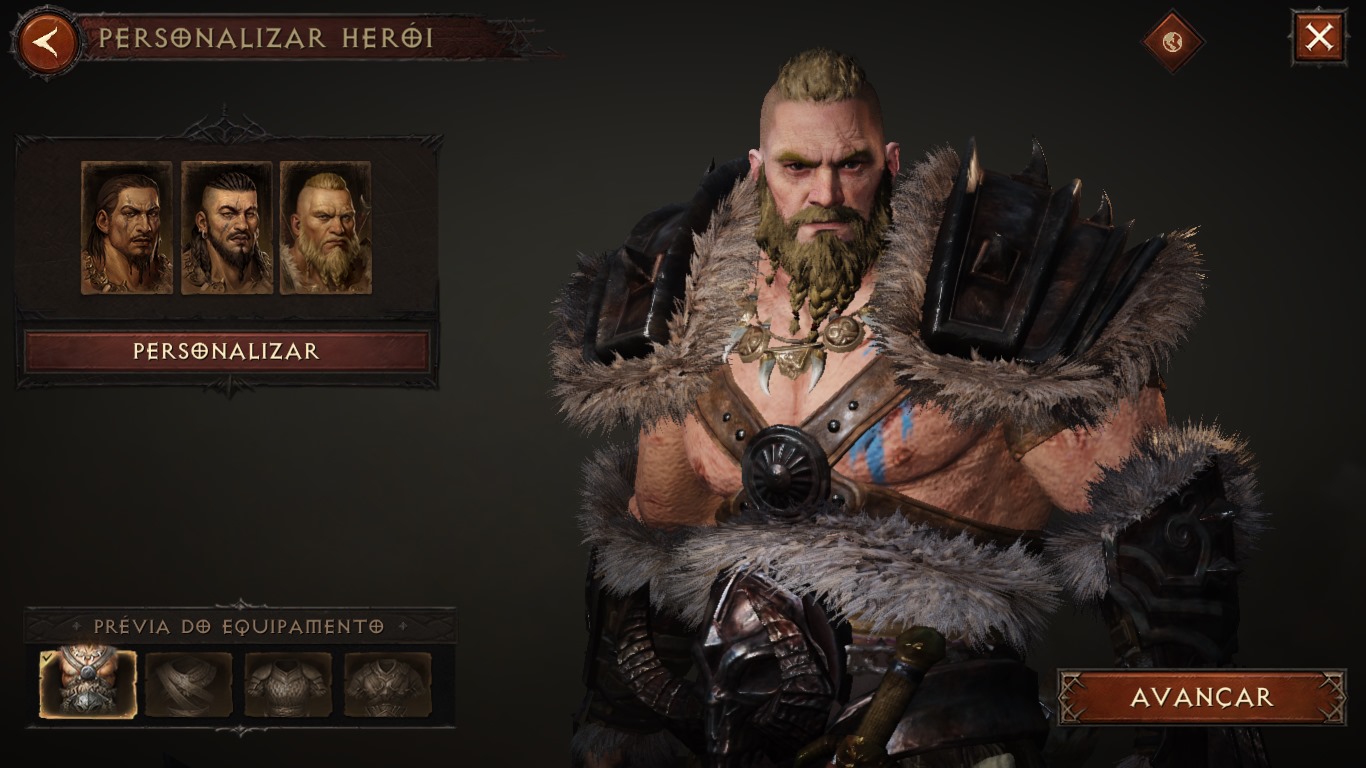Pick the blonde bearded face preset
This screenshot has height=768, width=1366.
(x=326, y=228)
